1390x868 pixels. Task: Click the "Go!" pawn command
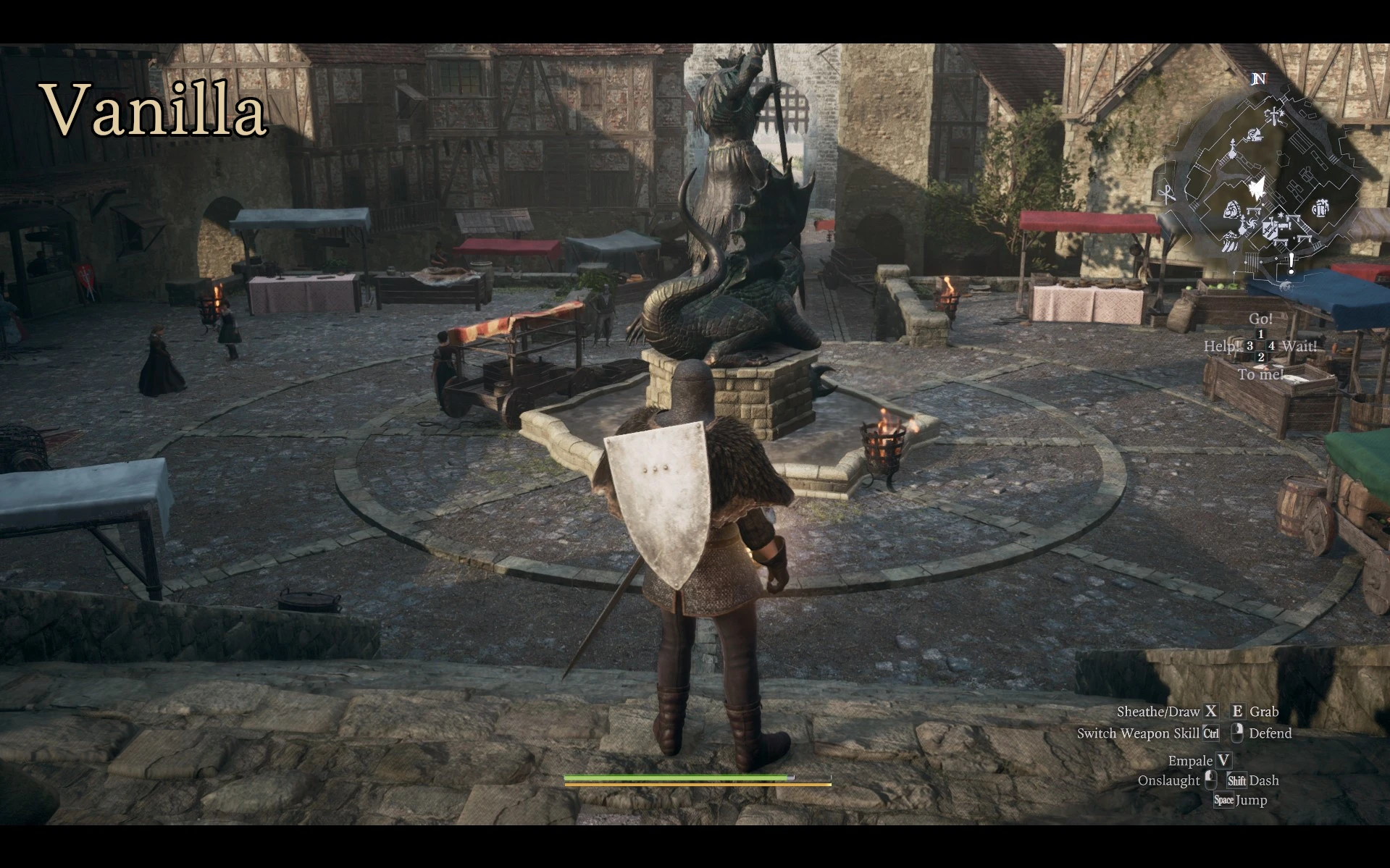coord(1260,319)
